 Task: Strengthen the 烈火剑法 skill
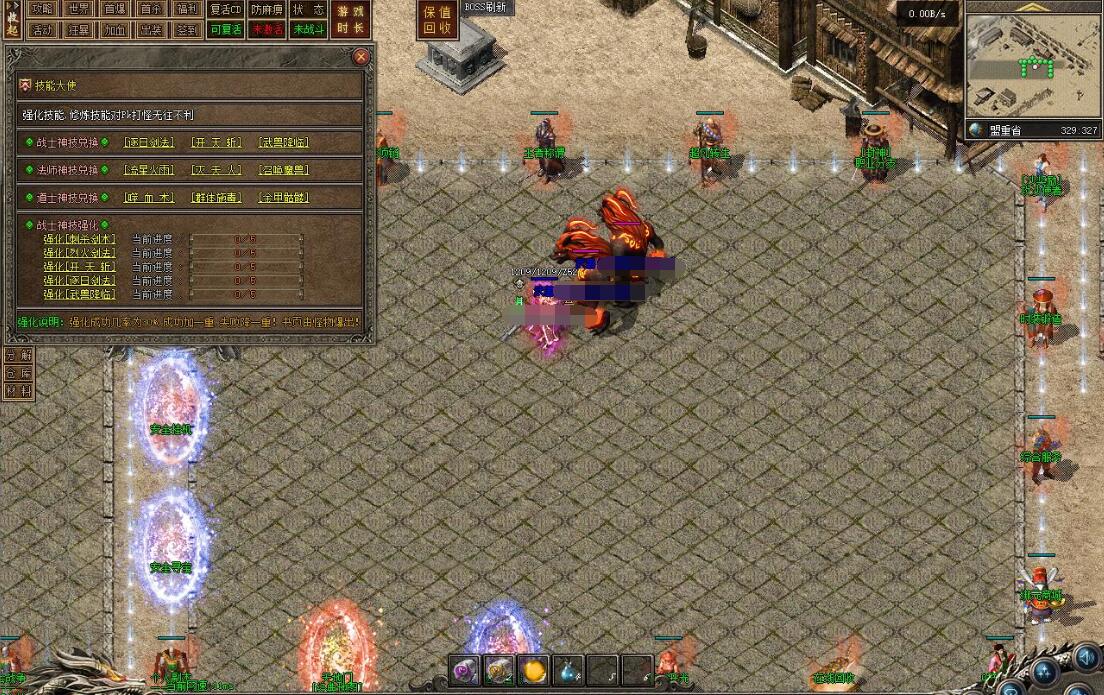79,253
